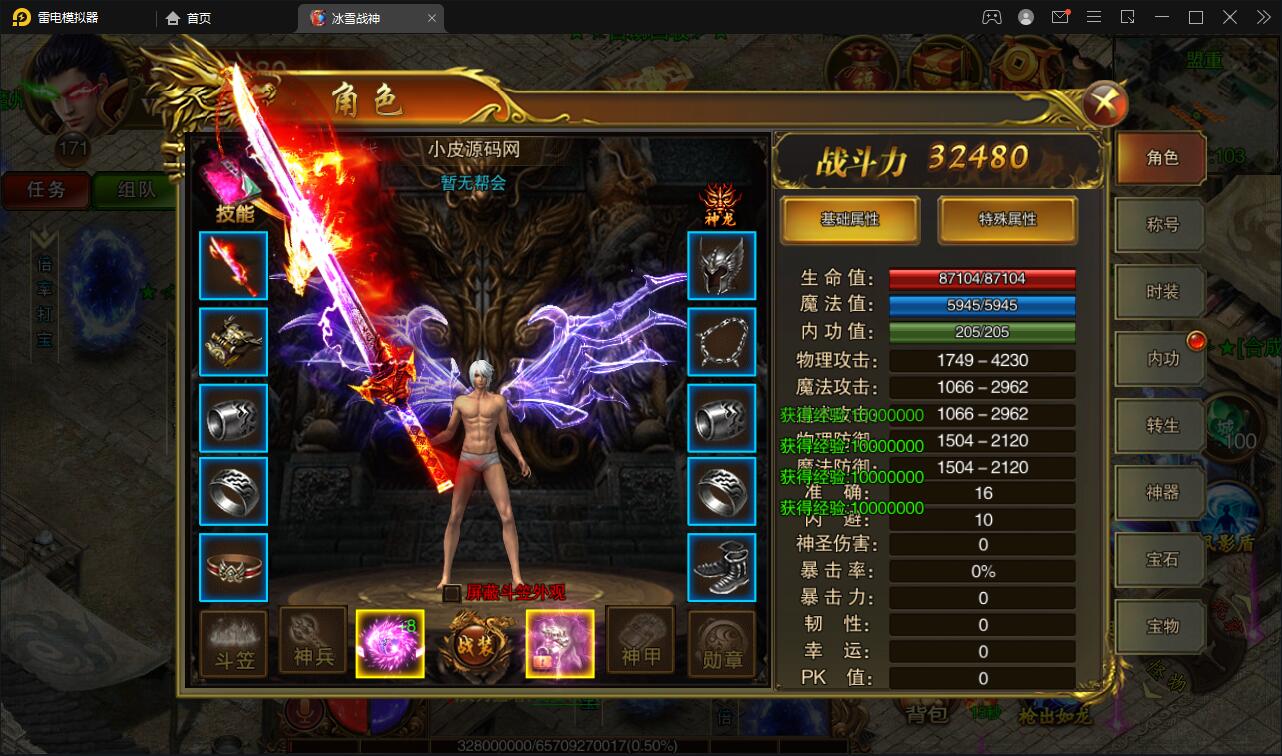Select the 称号 sidebar icon

coord(1159,225)
